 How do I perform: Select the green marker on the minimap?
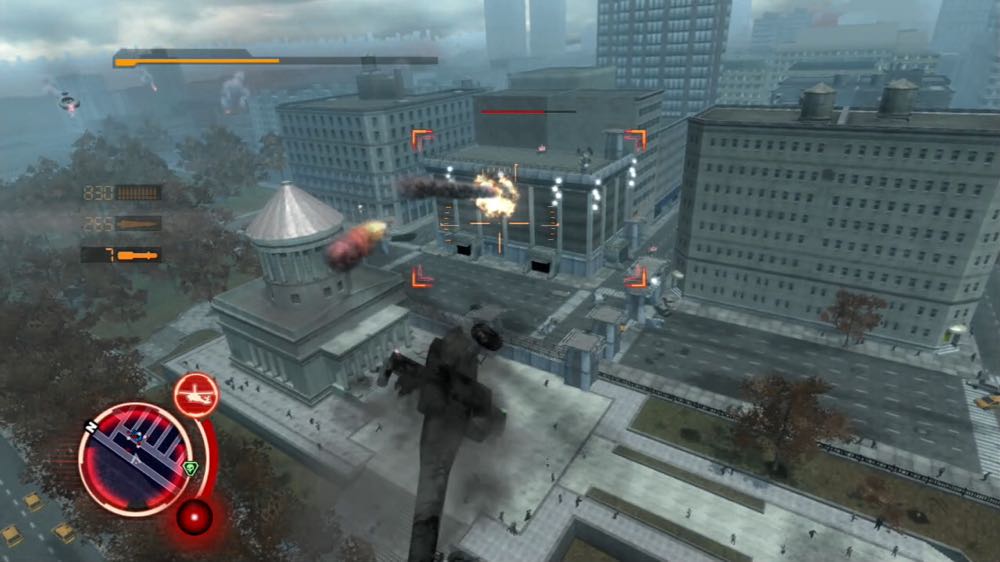coord(190,467)
